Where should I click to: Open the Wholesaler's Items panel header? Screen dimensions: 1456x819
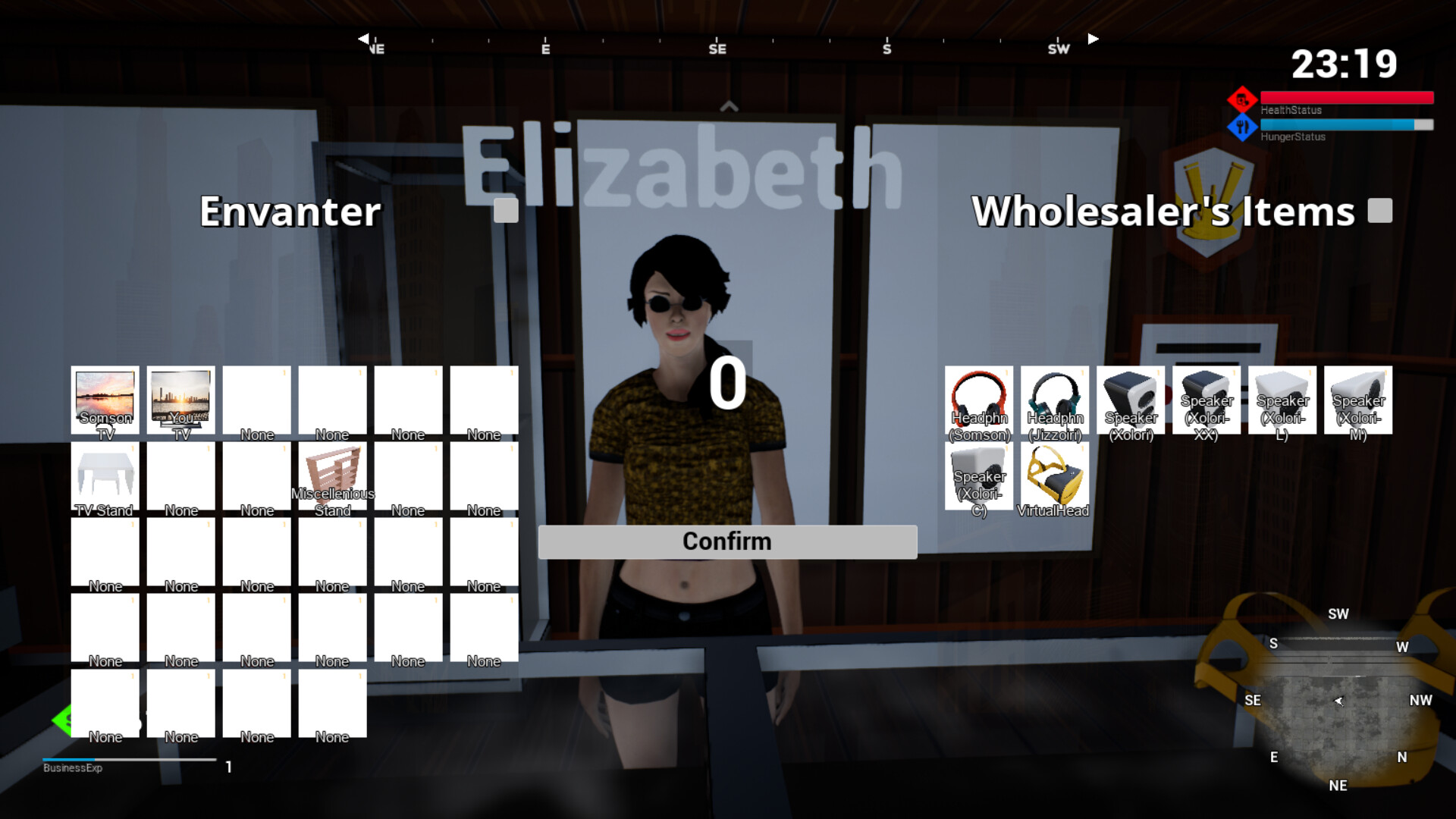click(x=1163, y=212)
